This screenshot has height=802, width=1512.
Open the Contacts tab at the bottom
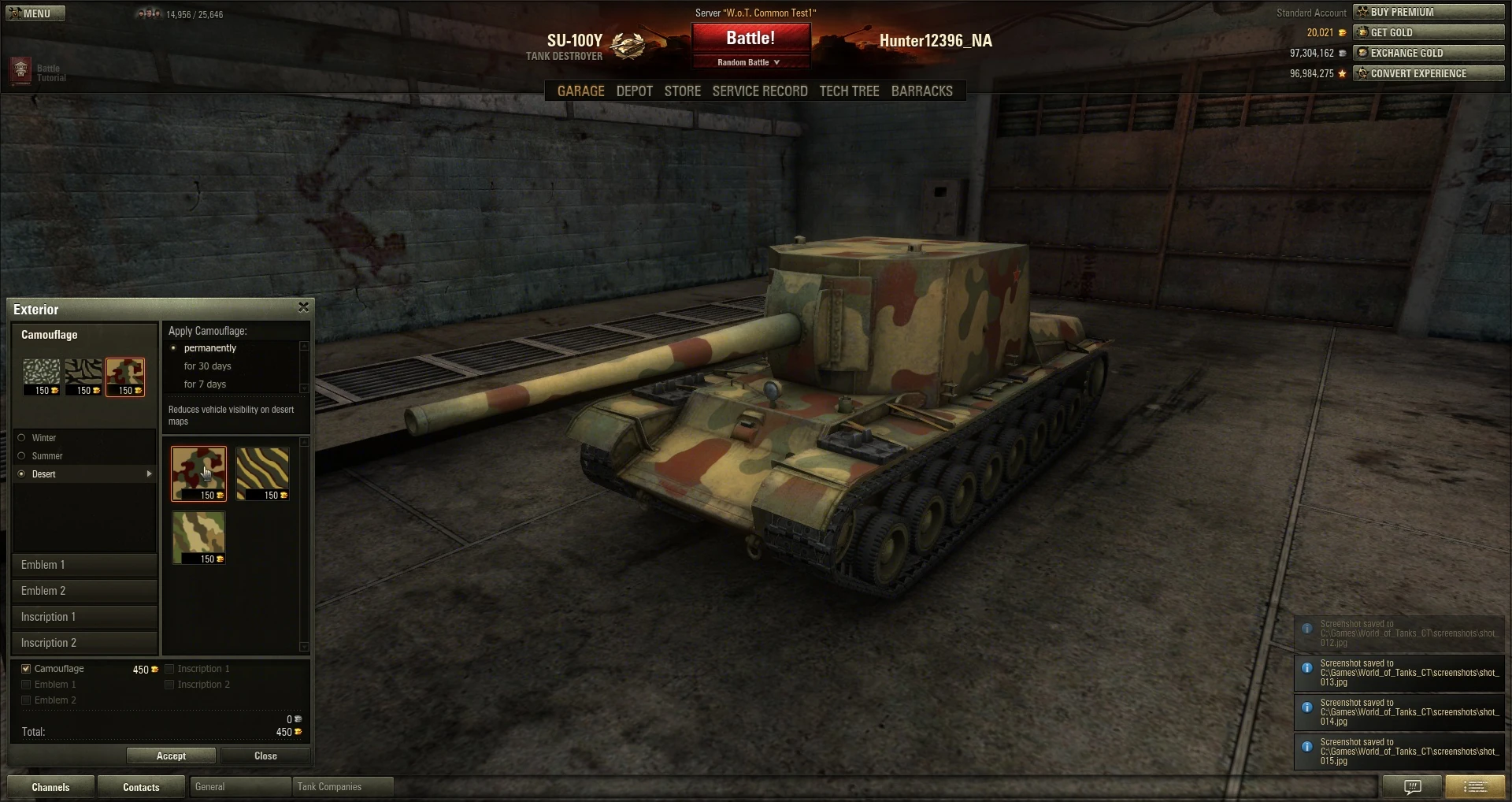141,786
